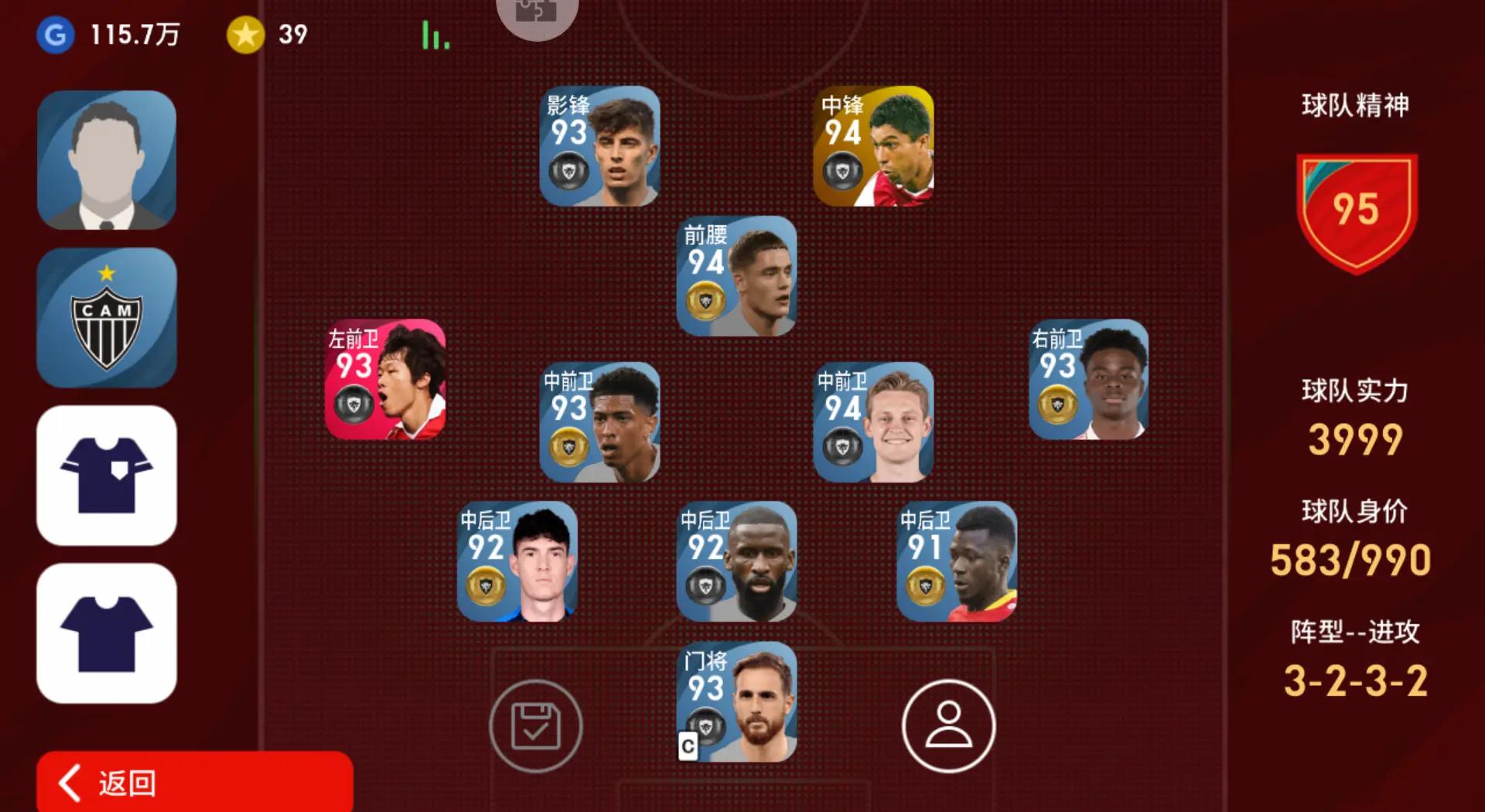The width and height of the screenshot is (1485, 812).
Task: Select the 中锋 94 striker card
Action: [873, 146]
